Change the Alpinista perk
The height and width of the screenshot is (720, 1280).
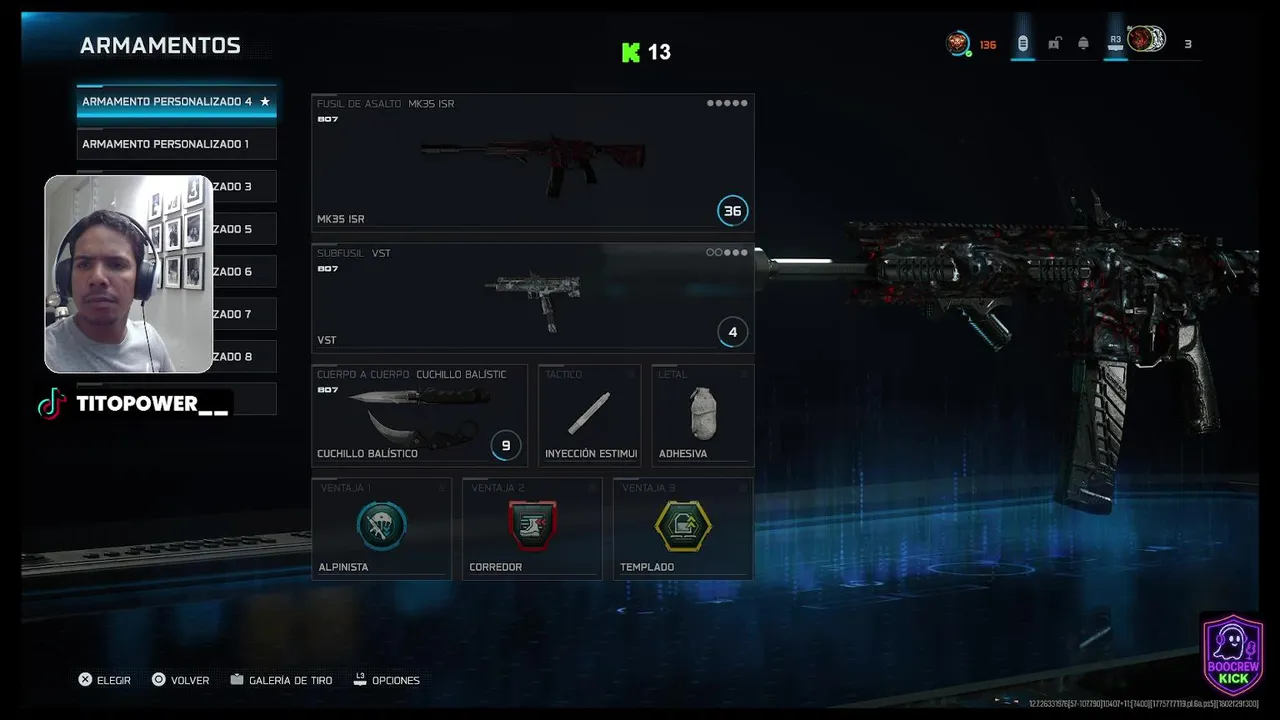[x=381, y=528]
